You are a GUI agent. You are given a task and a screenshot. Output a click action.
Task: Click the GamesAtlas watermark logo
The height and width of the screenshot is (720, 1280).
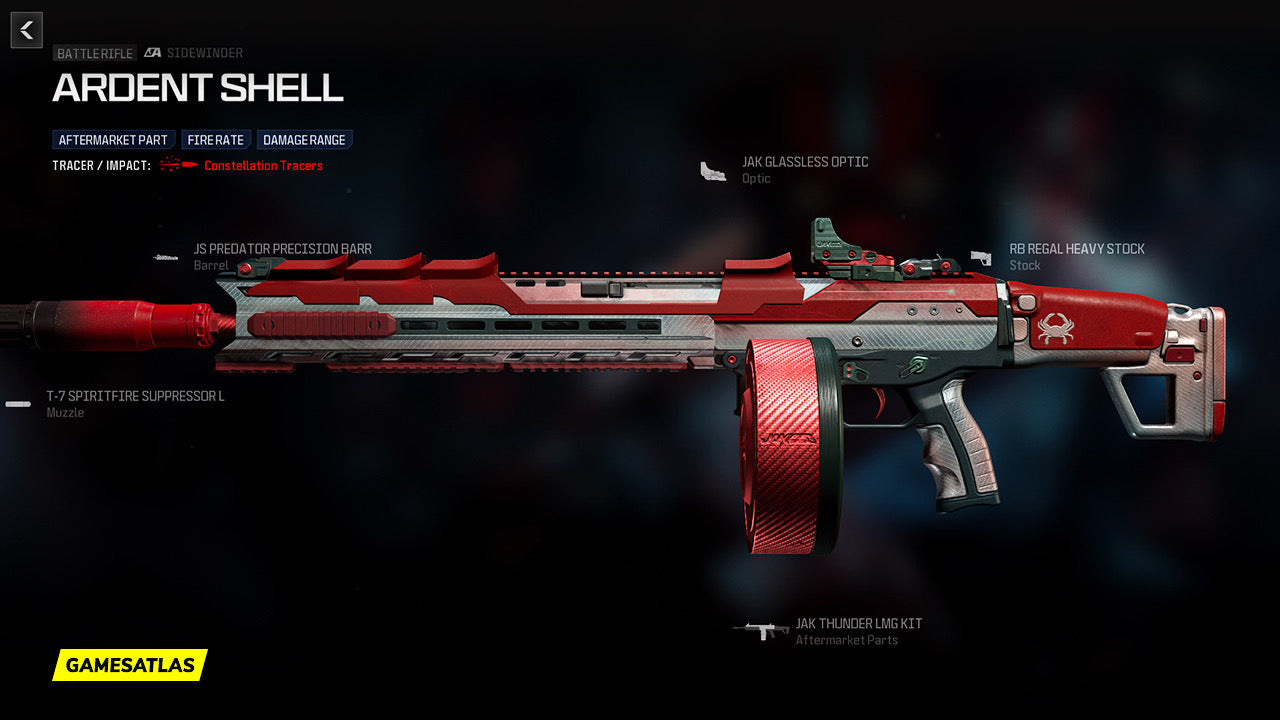(x=130, y=665)
